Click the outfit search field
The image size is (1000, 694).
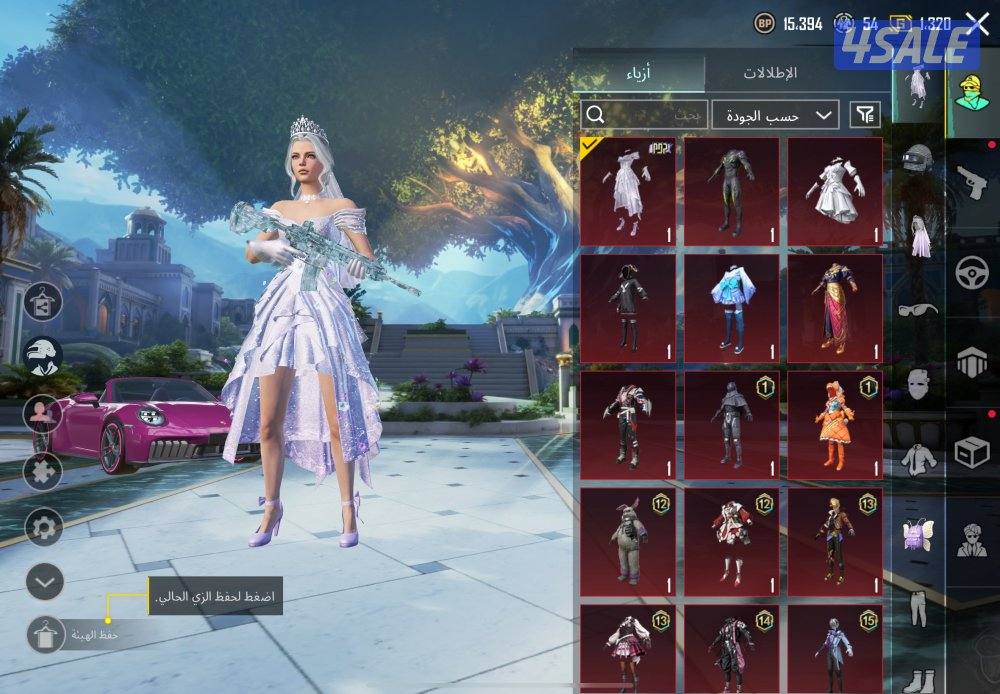[645, 115]
